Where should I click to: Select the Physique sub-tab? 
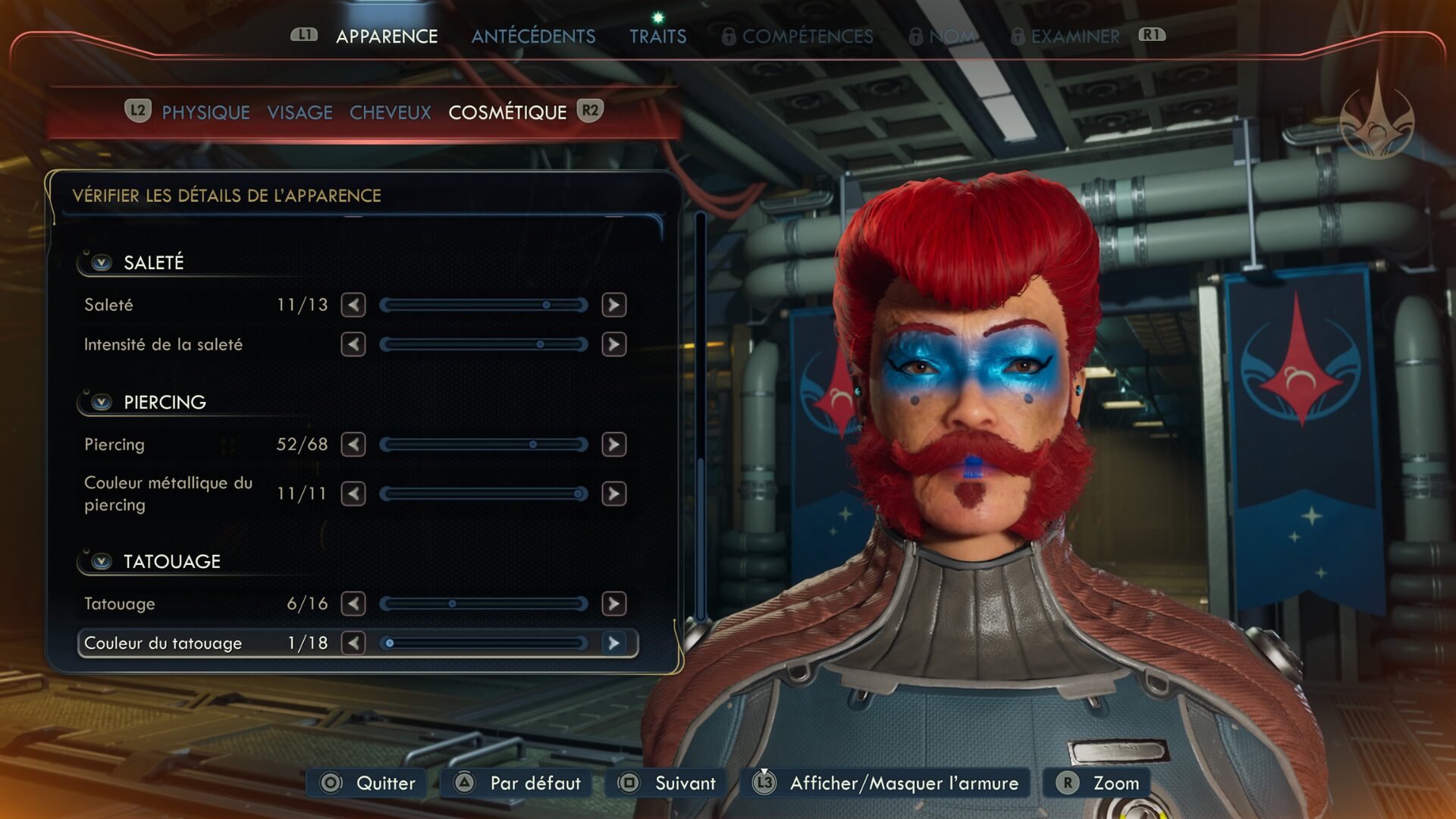[206, 112]
